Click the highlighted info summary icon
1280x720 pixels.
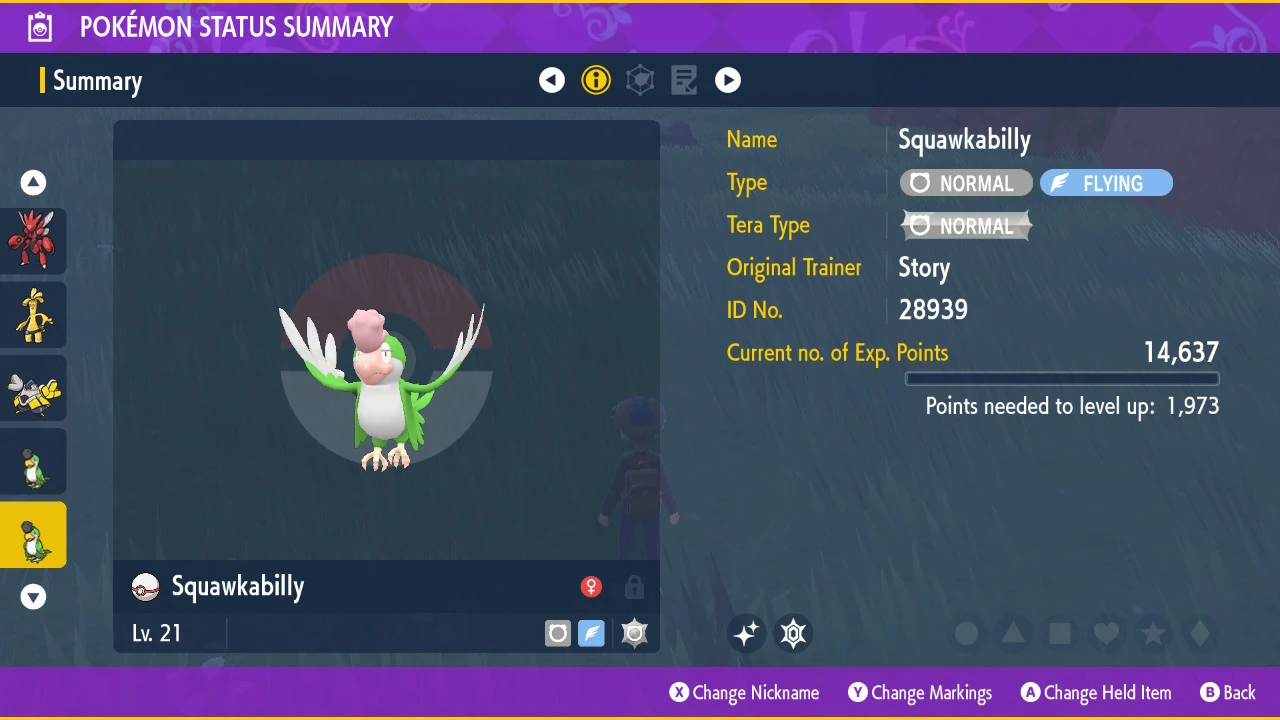coord(596,80)
